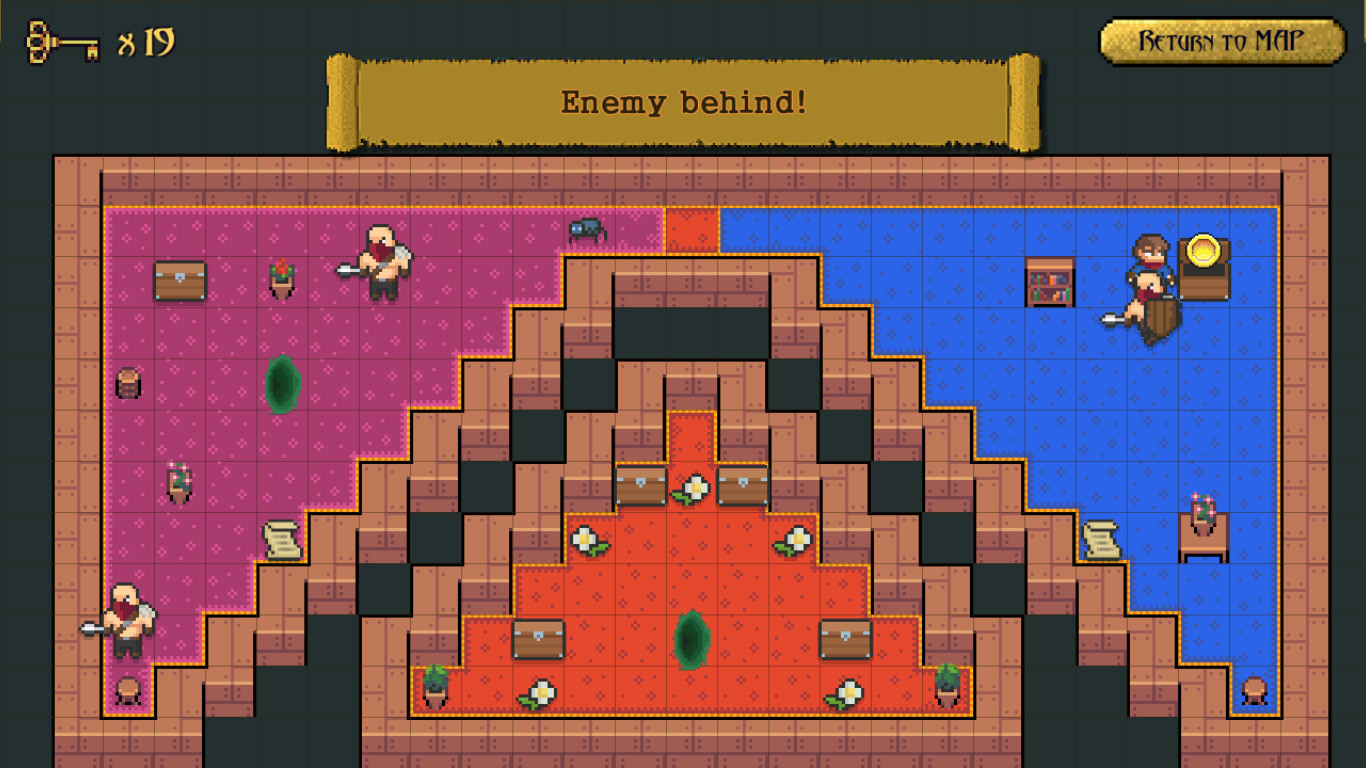Screen dimensions: 1366x768
Task: Click the gold coin above the crate
Action: tap(1203, 250)
